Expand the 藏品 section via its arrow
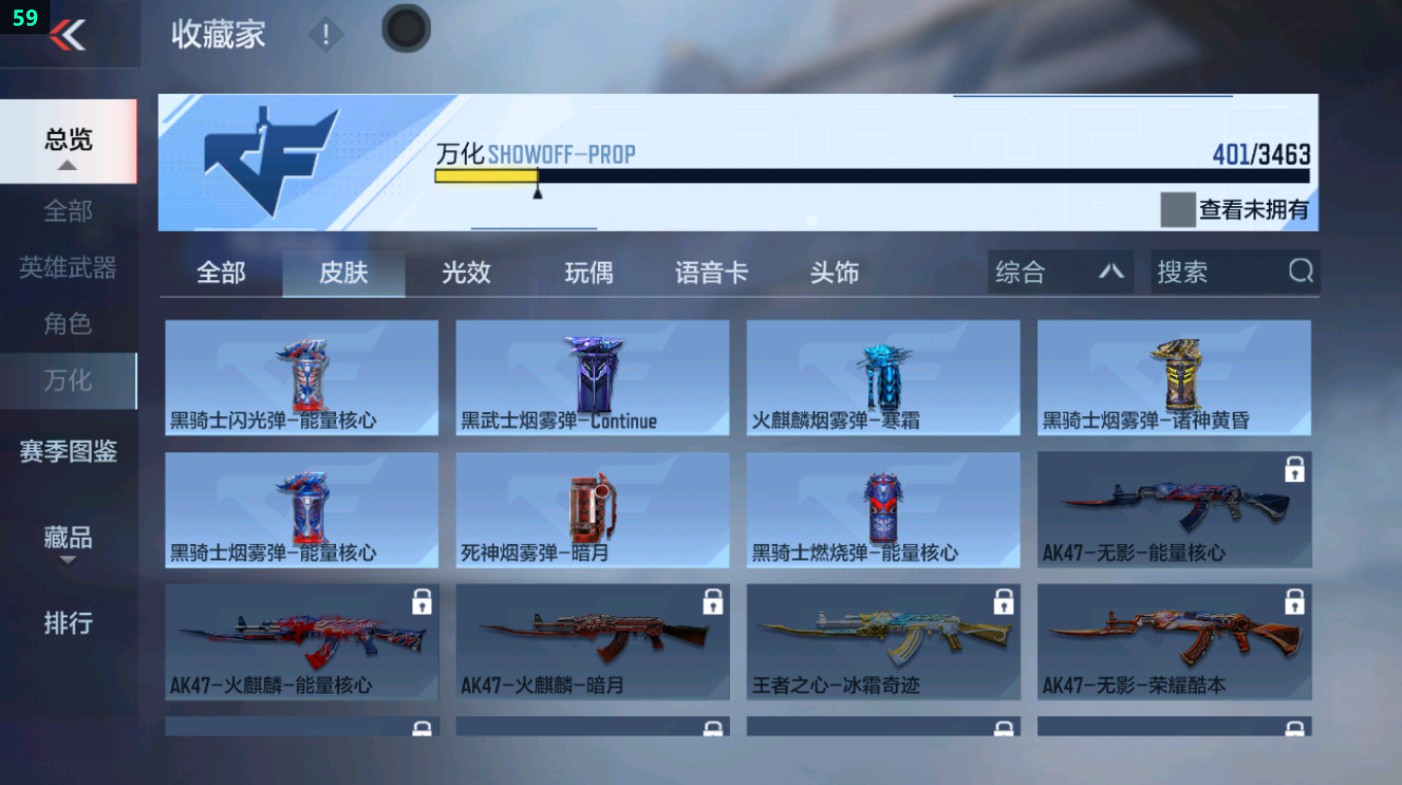1402x785 pixels. 68,559
